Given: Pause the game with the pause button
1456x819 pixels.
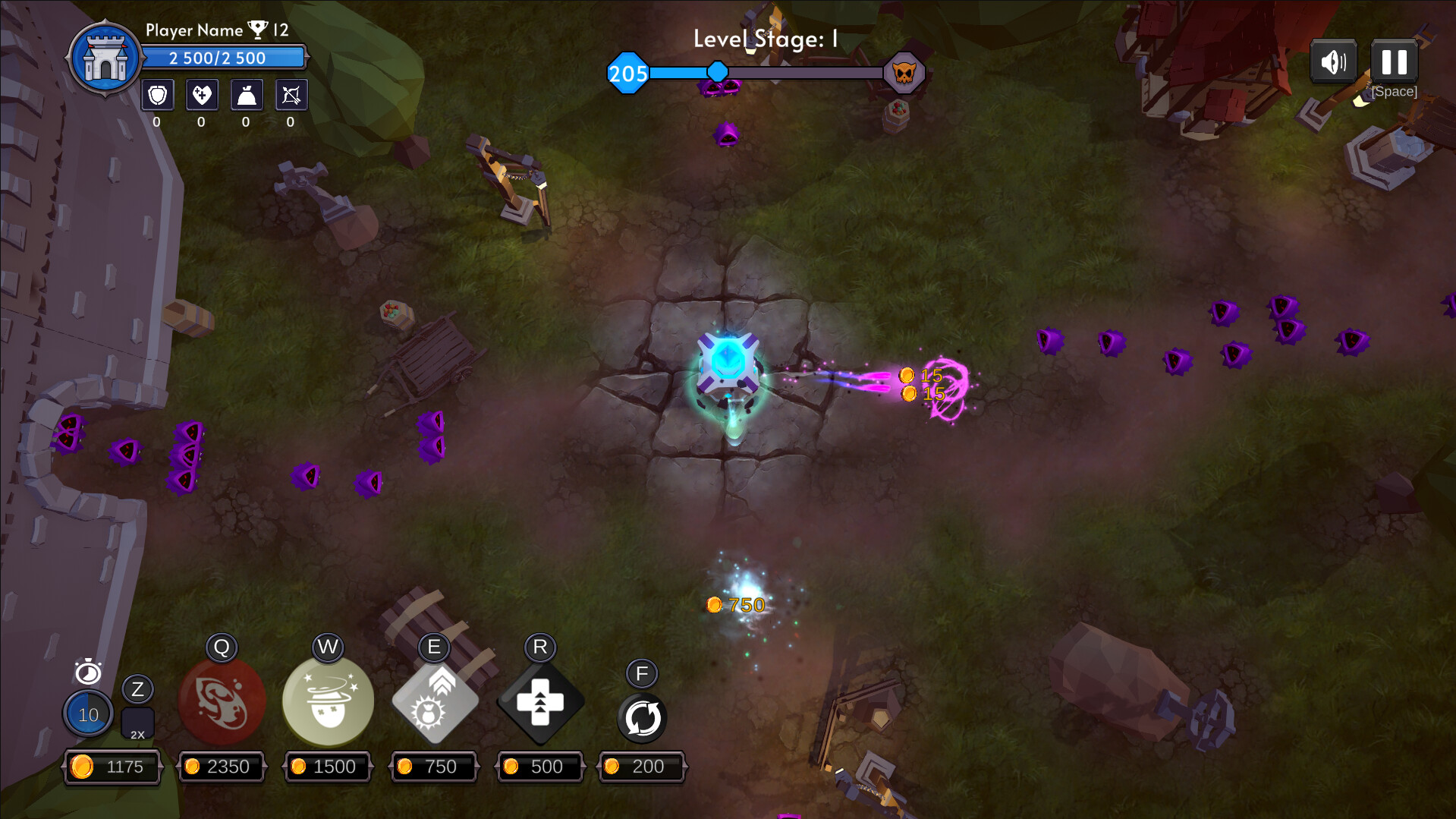Looking at the screenshot, I should pyautogui.click(x=1394, y=62).
